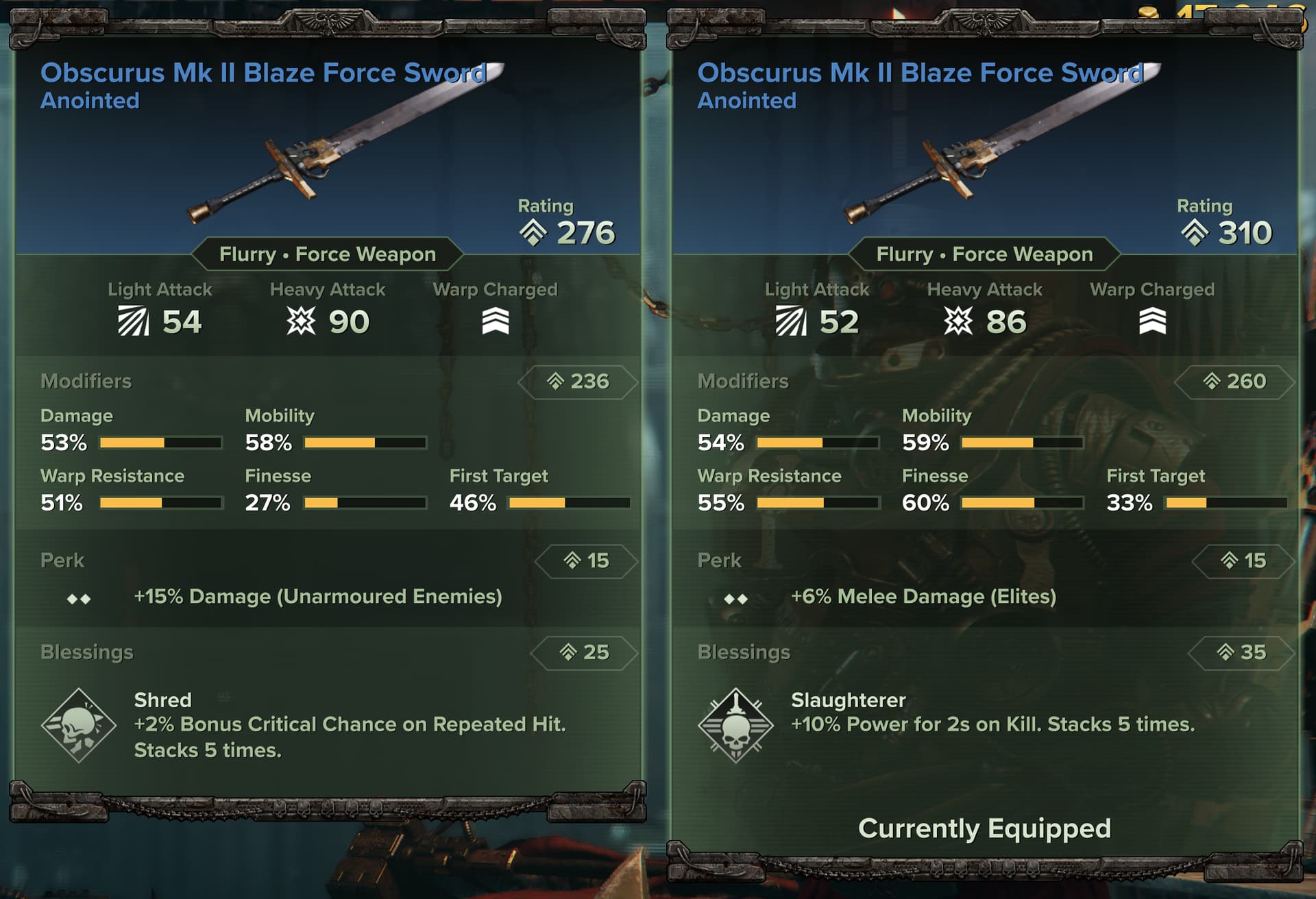Choose the Blaze Force Sword image rated 276
1316x899 pixels.
(x=343, y=145)
